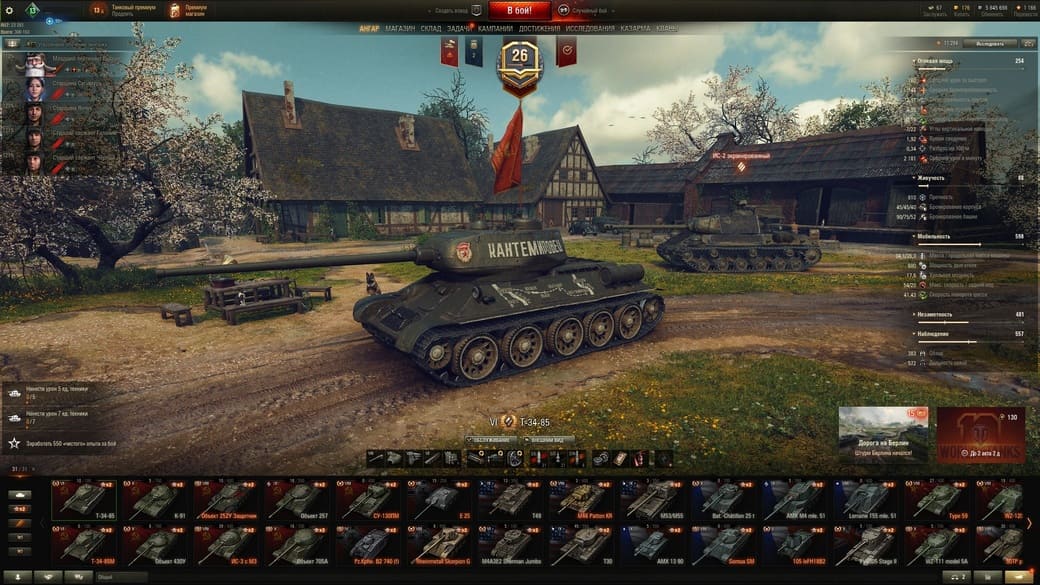Switch to the Казарма tab
The image size is (1040, 585).
click(636, 29)
